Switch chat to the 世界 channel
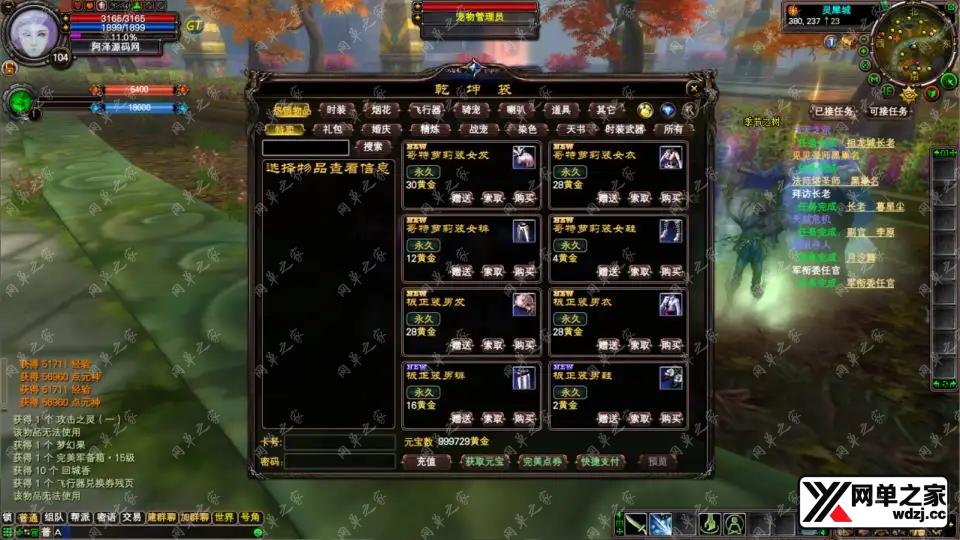 point(224,517)
